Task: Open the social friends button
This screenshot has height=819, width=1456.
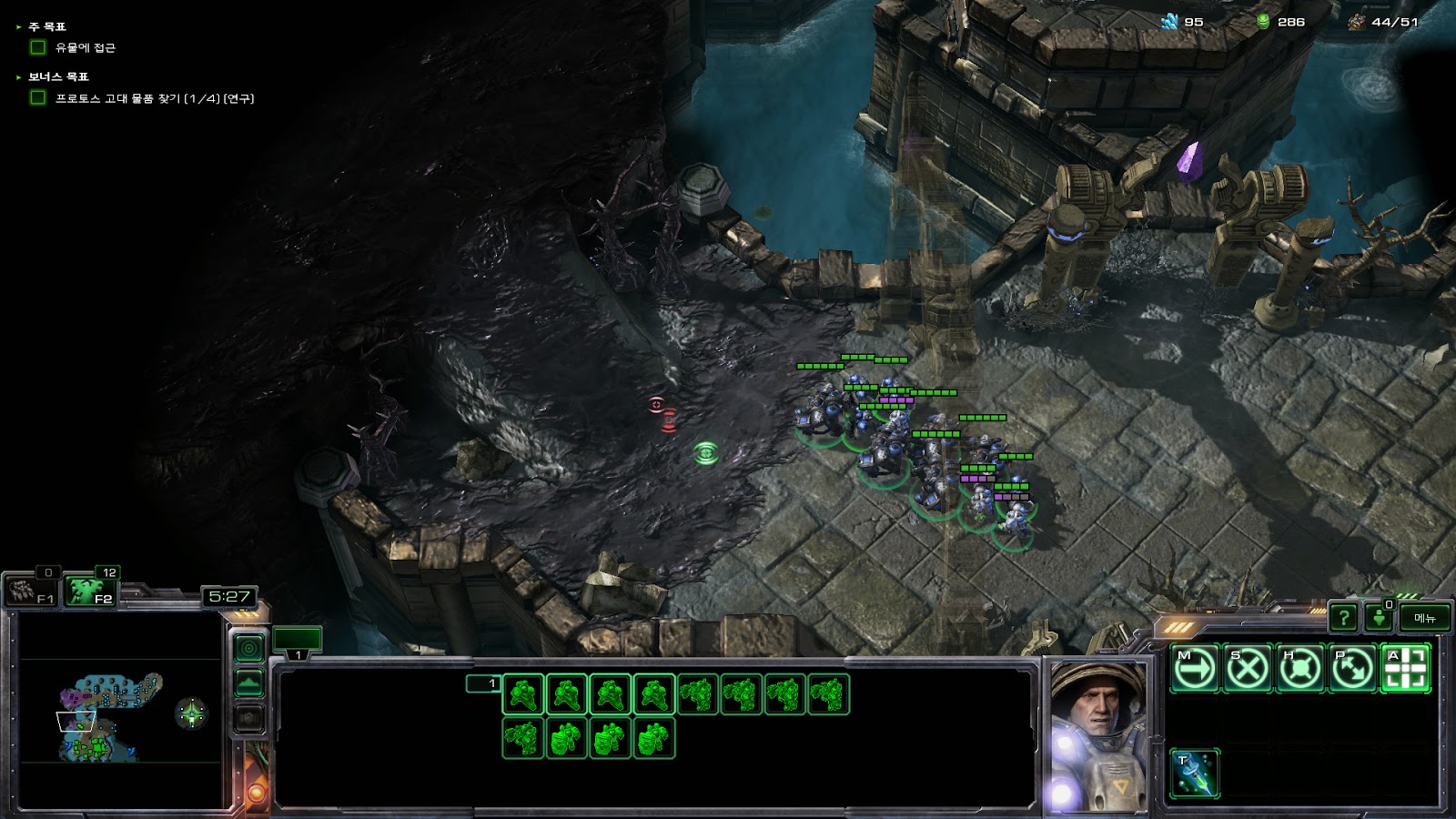Action: (x=1379, y=619)
